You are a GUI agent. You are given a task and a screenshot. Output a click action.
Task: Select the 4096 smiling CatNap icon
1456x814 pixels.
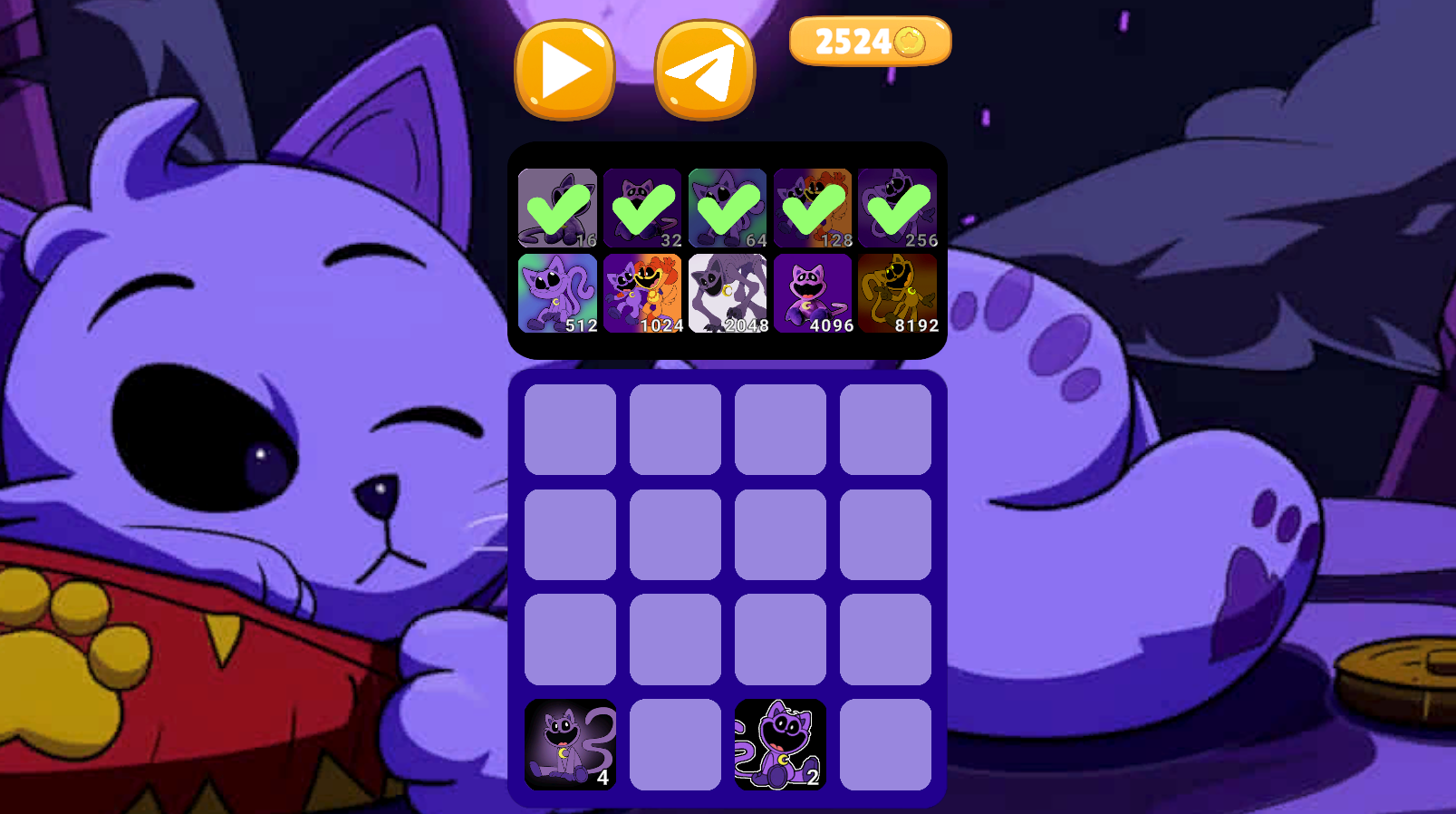click(815, 292)
